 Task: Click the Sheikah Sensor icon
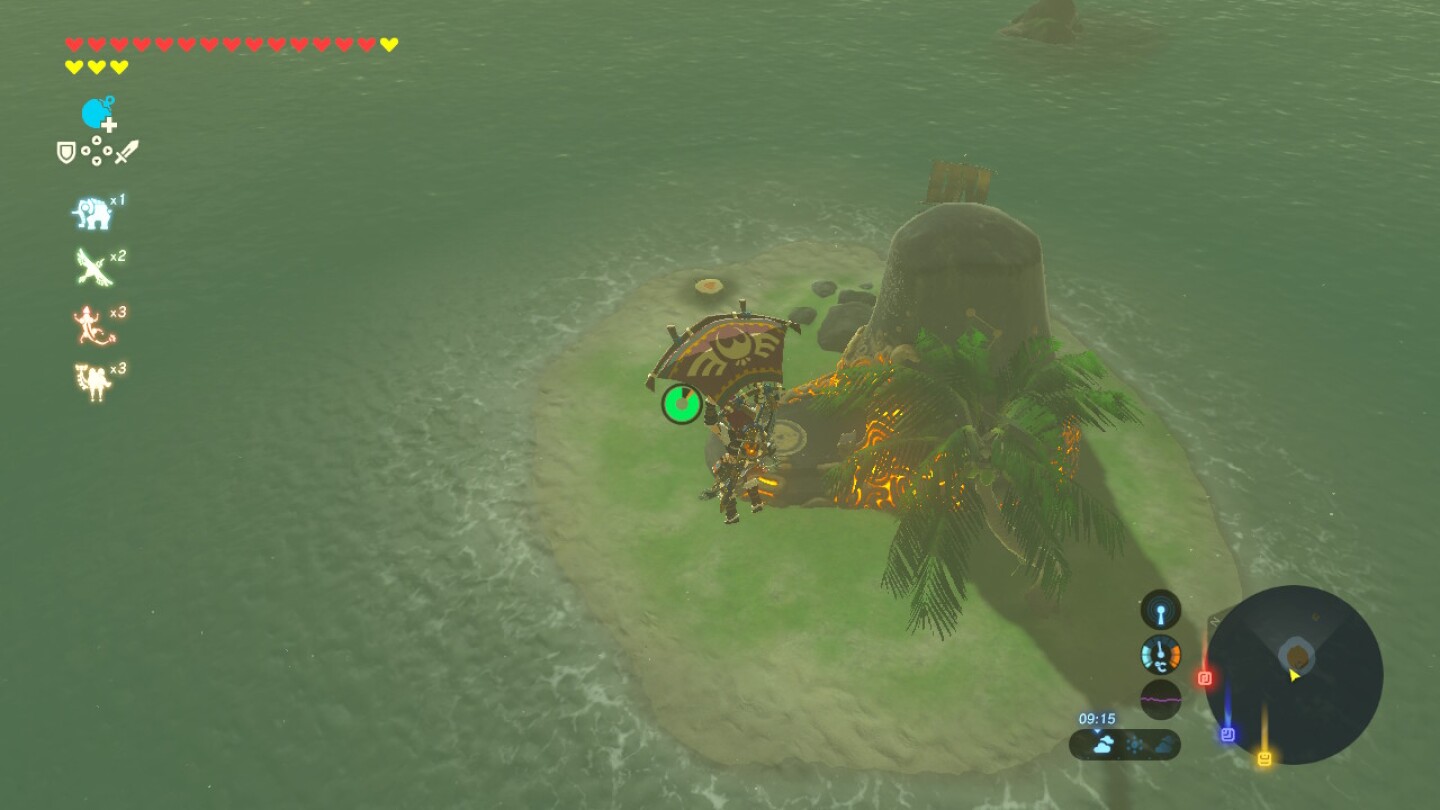1160,610
